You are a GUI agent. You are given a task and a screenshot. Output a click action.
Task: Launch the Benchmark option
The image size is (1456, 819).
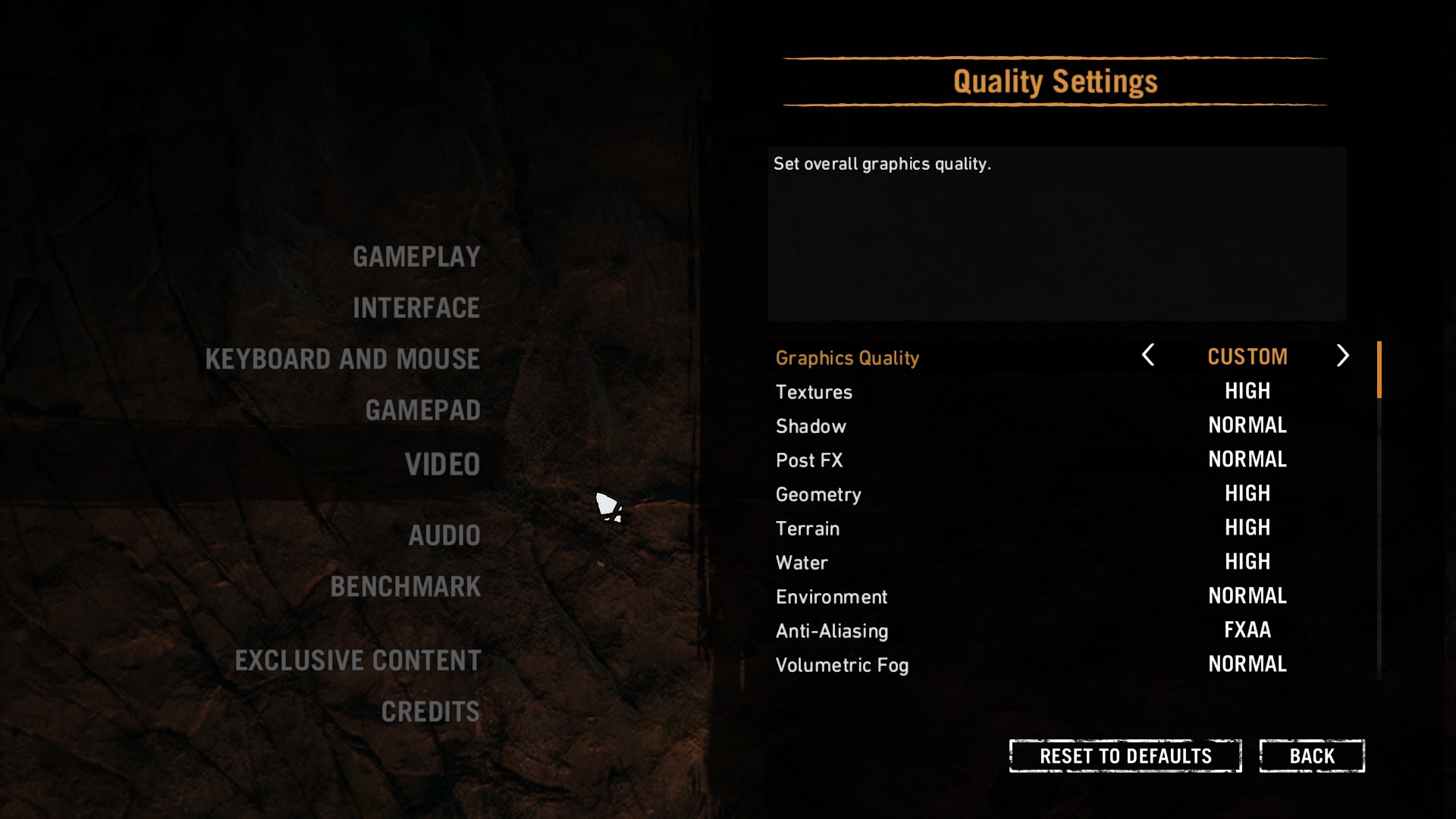tap(406, 586)
